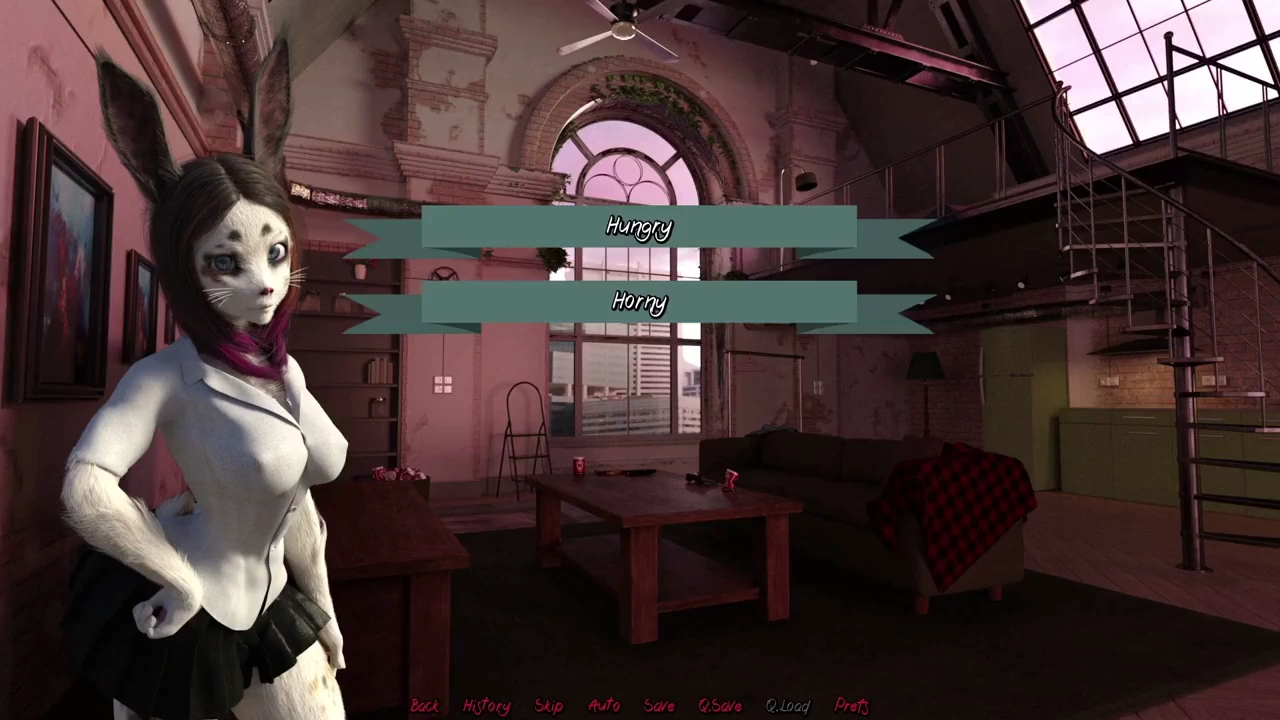This screenshot has height=720, width=1280.
Task: Activate the Skip function
Action: tap(549, 706)
